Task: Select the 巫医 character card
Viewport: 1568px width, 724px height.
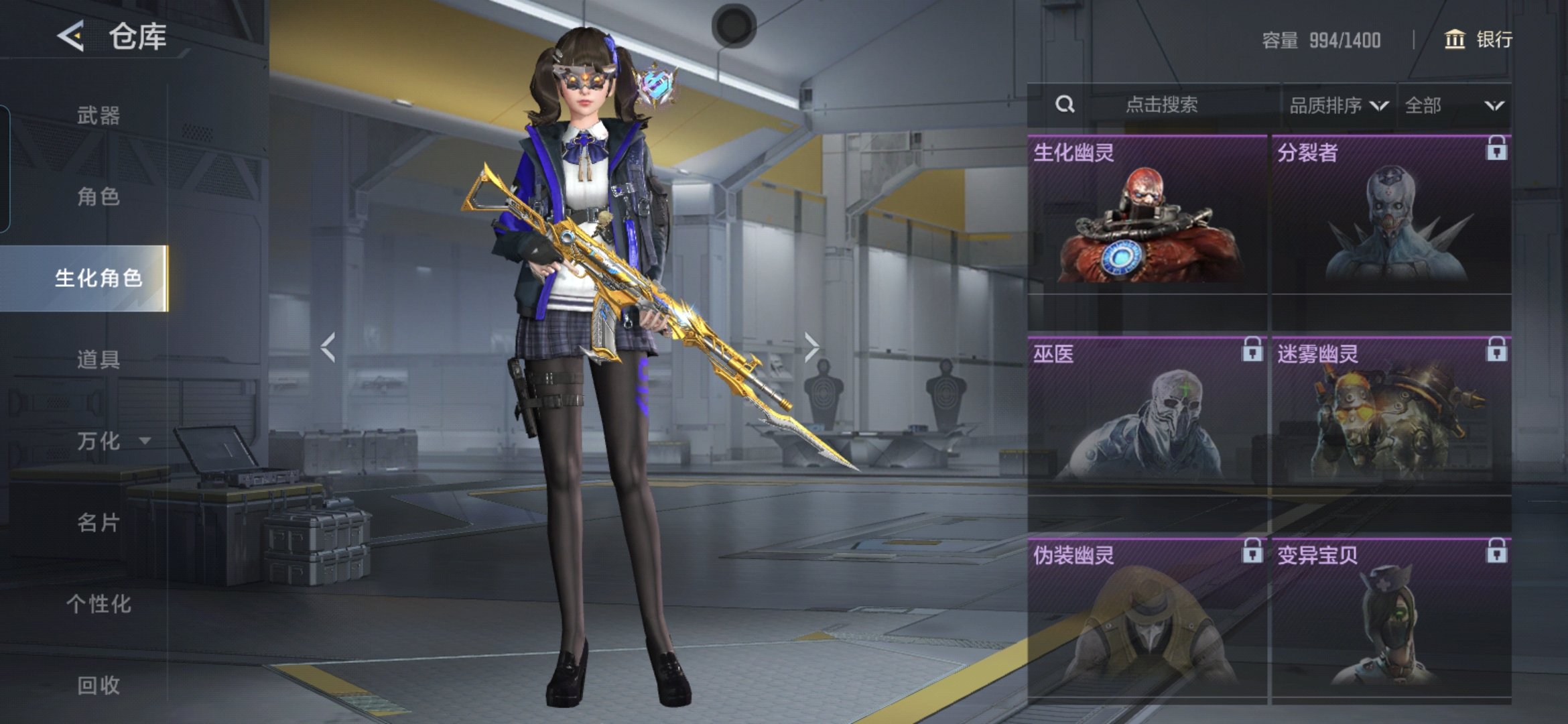Action: tap(1147, 416)
